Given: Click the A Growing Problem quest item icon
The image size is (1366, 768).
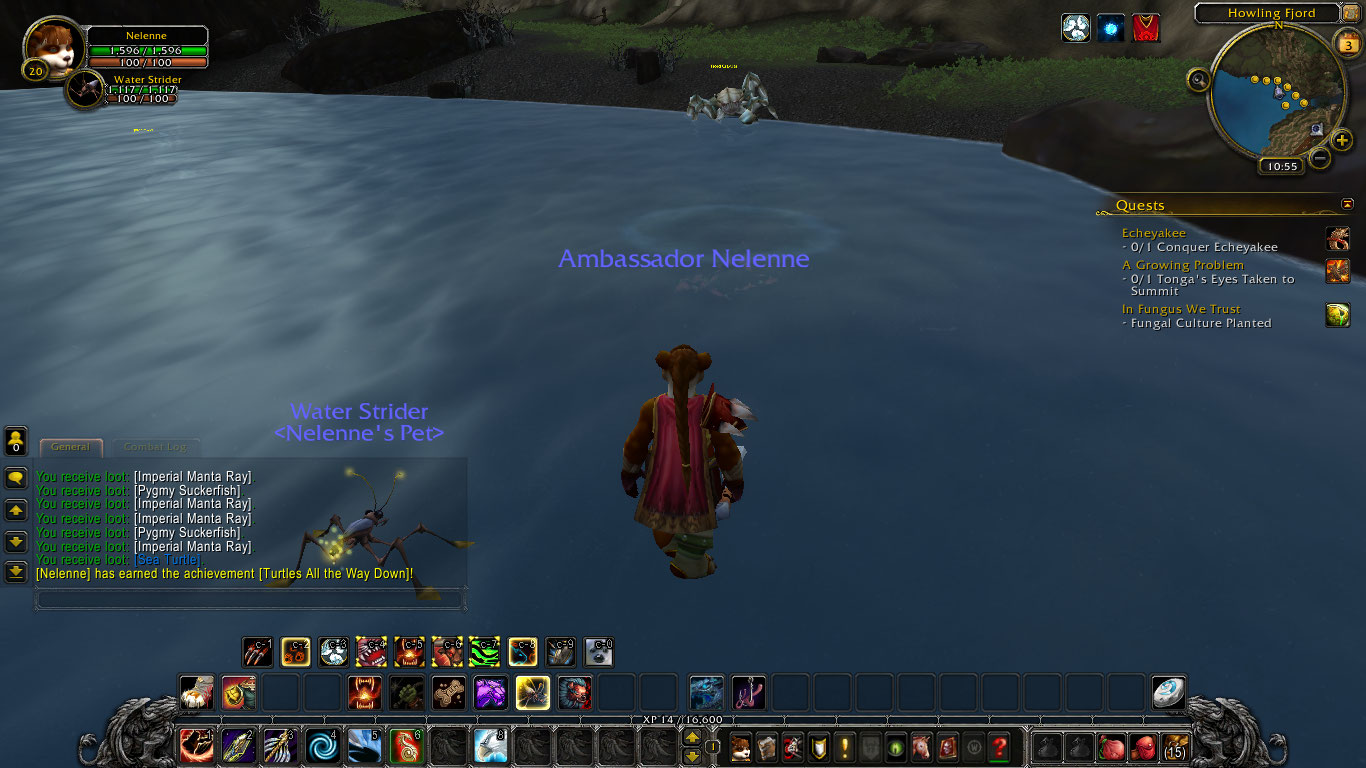Looking at the screenshot, I should click(1337, 271).
